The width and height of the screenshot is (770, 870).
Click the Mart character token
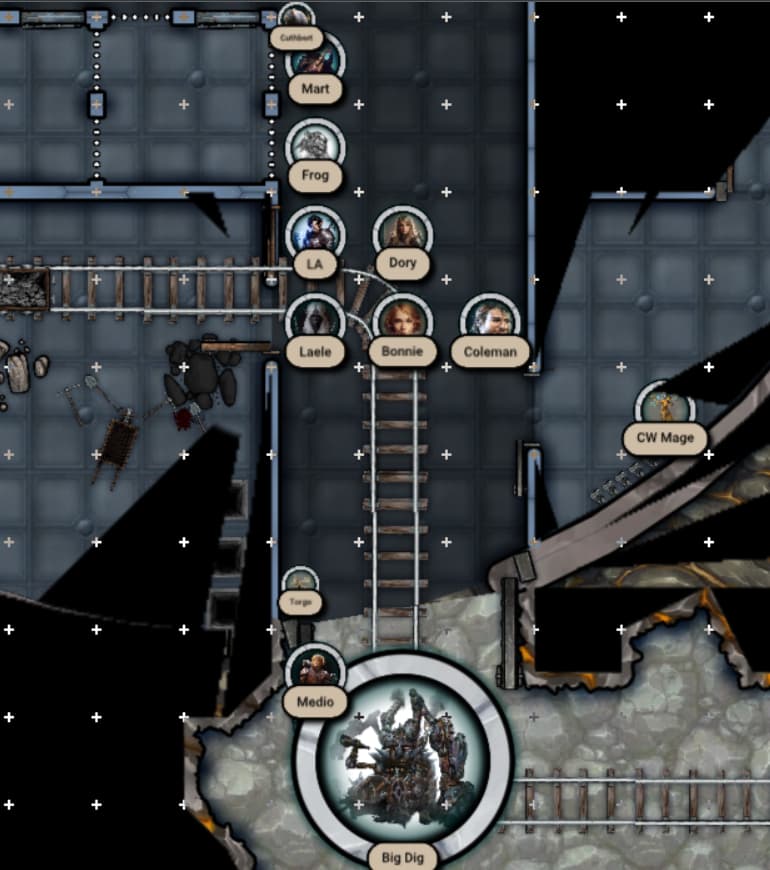(x=316, y=59)
